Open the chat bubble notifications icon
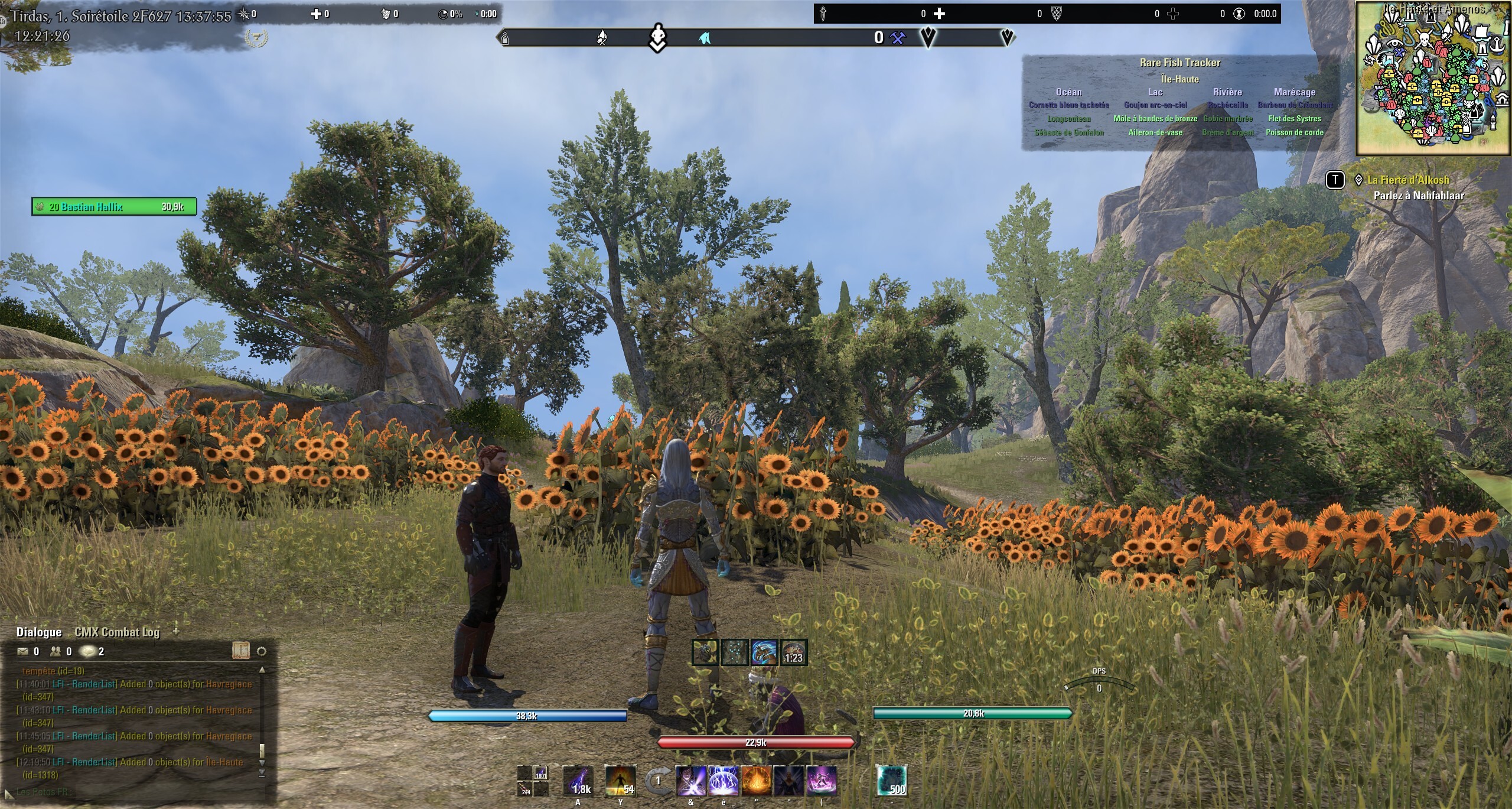Image resolution: width=1512 pixels, height=809 pixels. [x=87, y=652]
